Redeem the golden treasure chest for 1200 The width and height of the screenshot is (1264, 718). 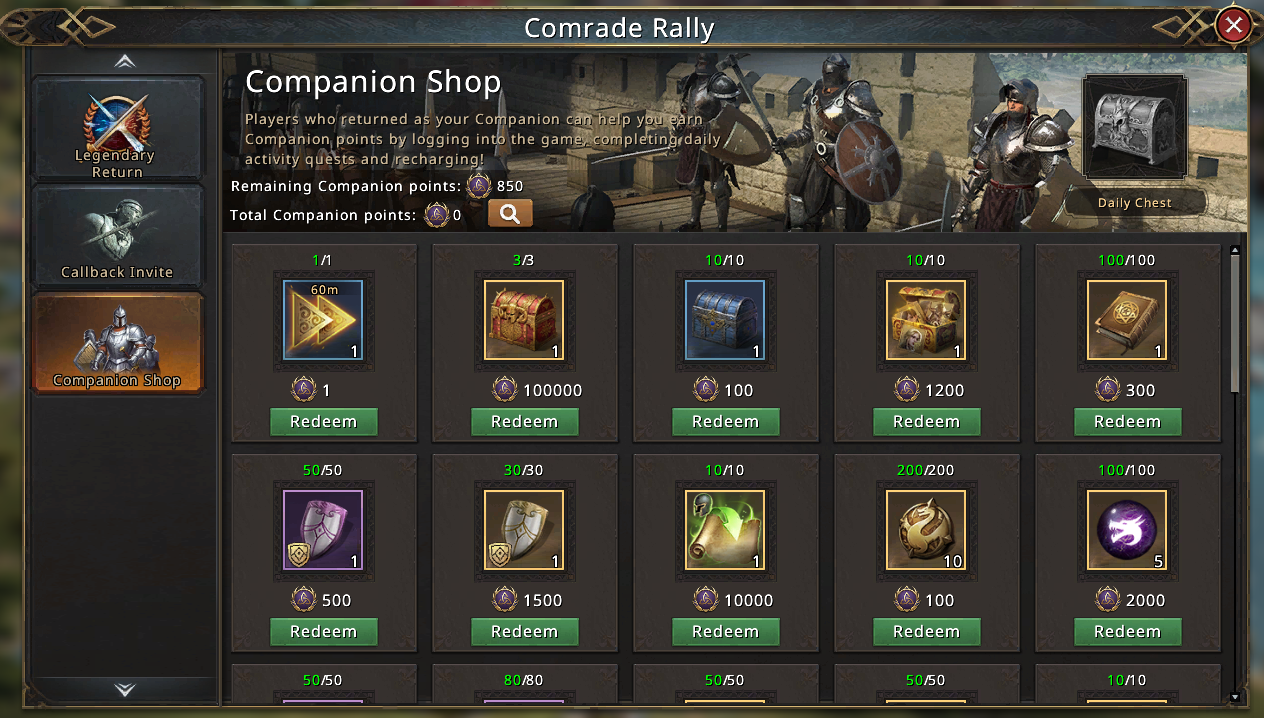(926, 422)
